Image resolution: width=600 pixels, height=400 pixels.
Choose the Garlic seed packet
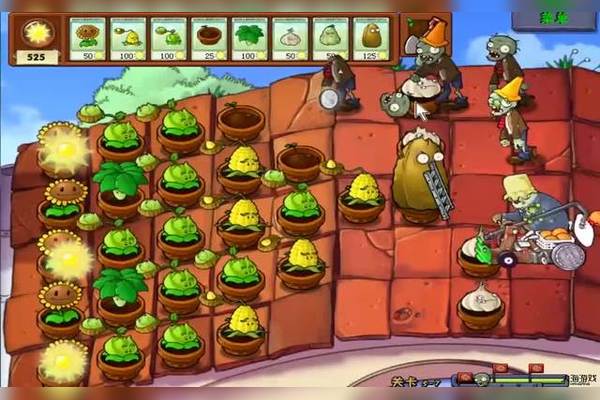pyautogui.click(x=290, y=38)
